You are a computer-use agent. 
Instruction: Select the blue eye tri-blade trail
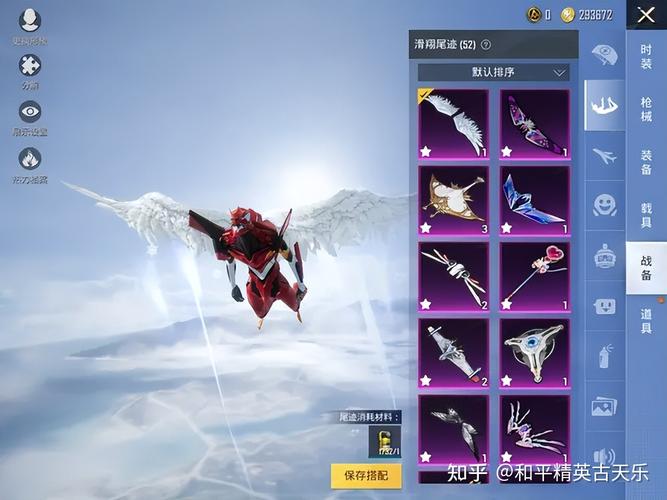pyautogui.click(x=535, y=352)
